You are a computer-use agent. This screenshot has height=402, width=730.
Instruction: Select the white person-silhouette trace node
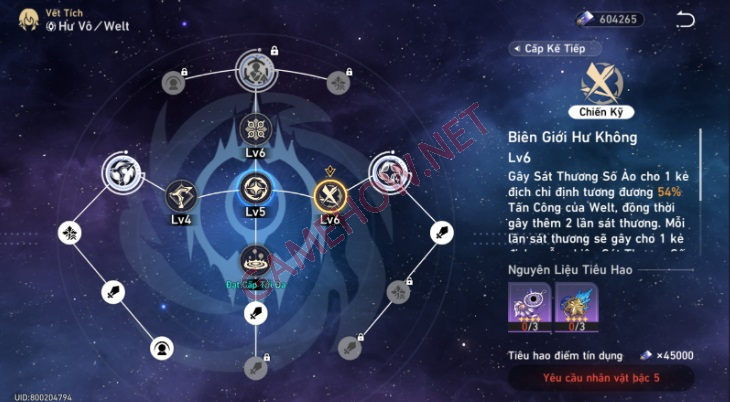(x=161, y=348)
